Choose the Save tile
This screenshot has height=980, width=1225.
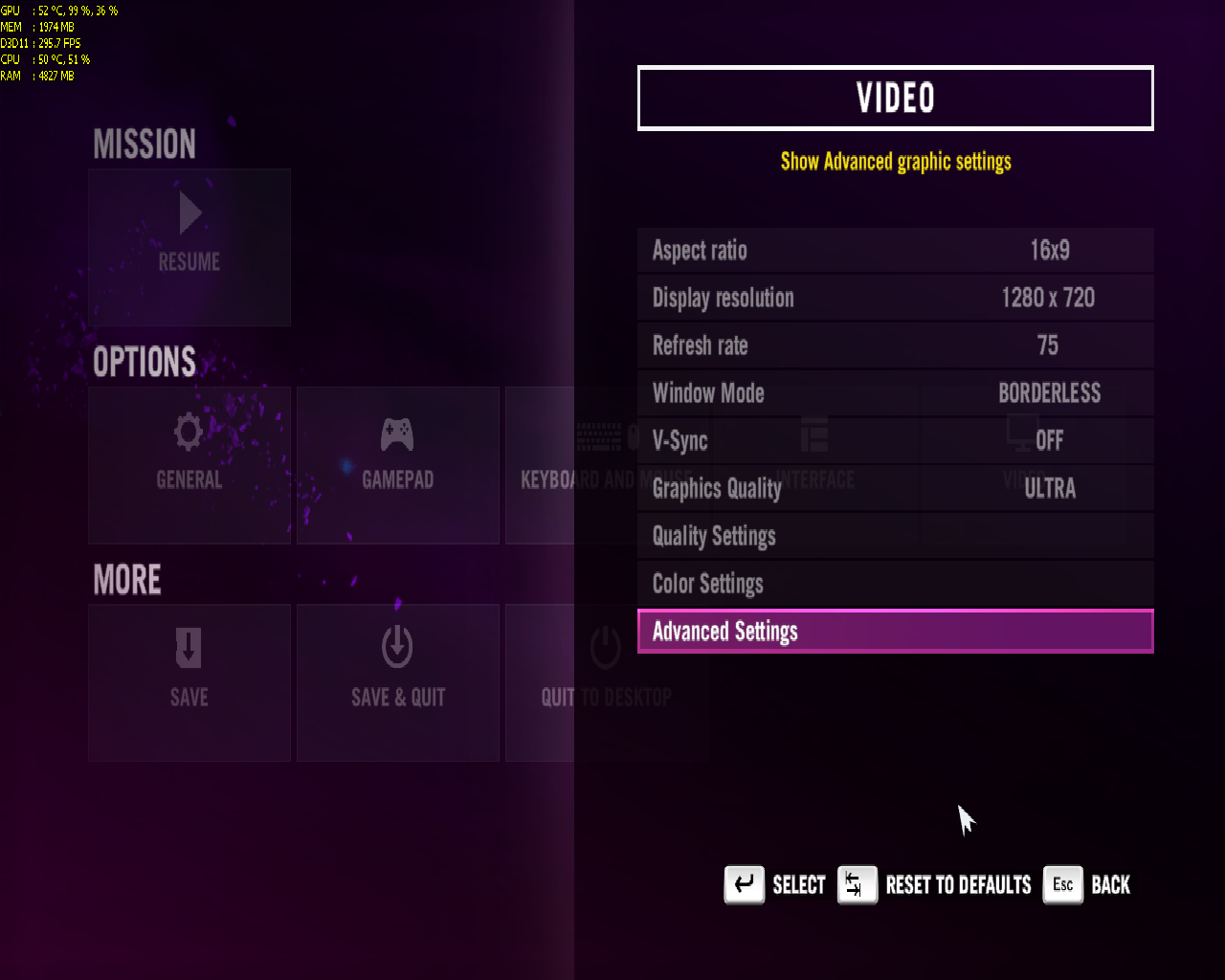[x=189, y=682]
